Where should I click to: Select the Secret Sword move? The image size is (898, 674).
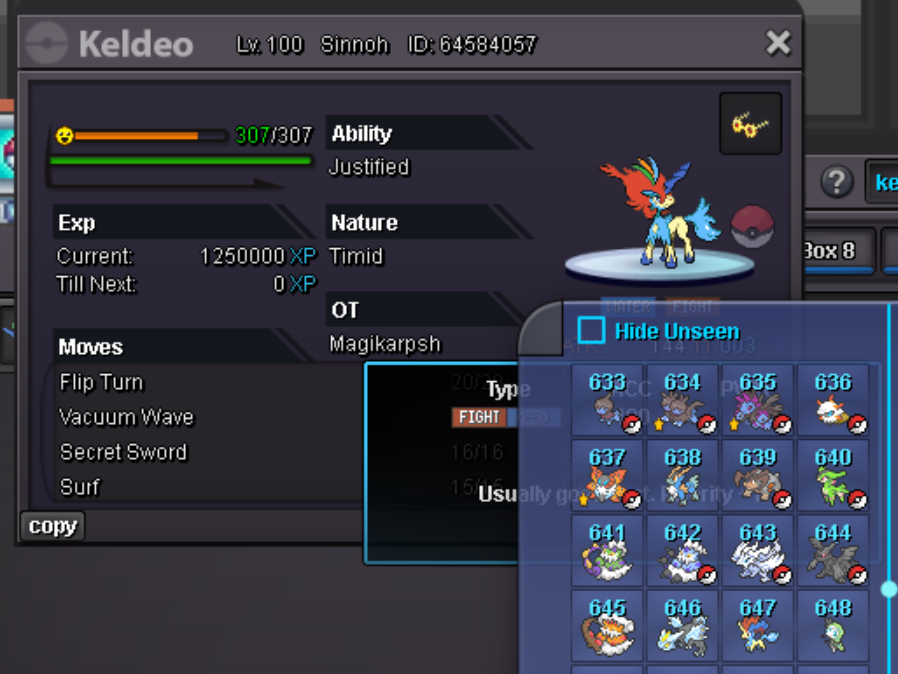123,452
